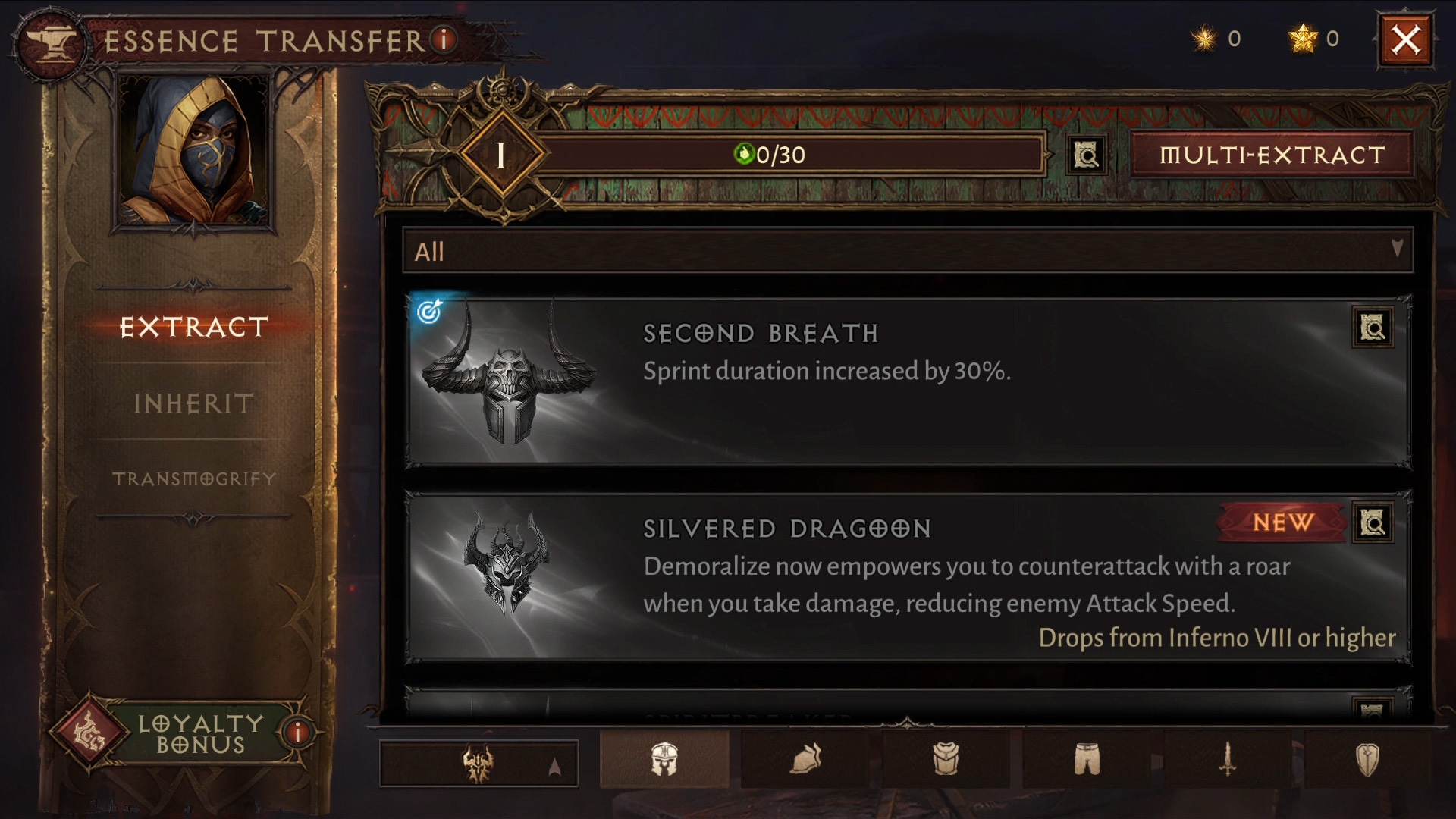The image size is (1456, 819).
Task: Open the Loyalty Bonus button
Action: pyautogui.click(x=182, y=733)
